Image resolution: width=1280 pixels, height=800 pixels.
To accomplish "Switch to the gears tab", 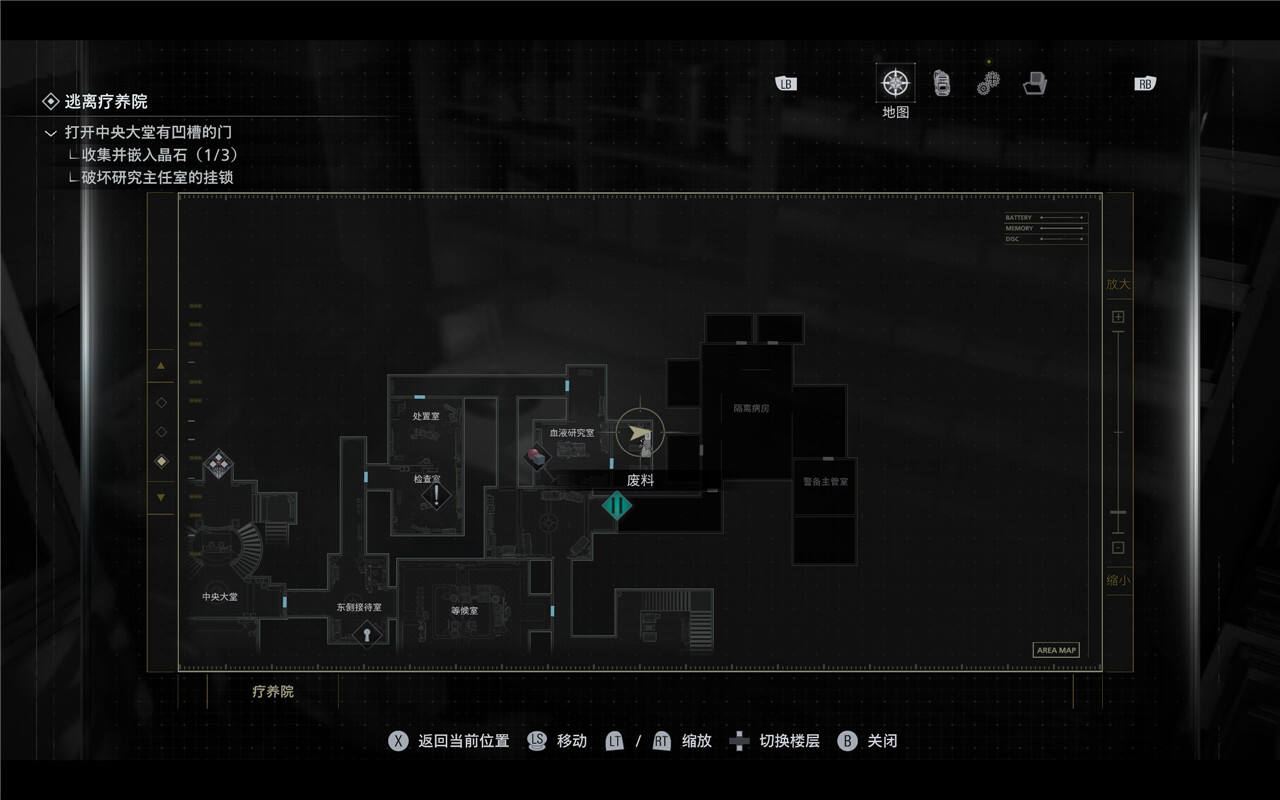I will [988, 85].
